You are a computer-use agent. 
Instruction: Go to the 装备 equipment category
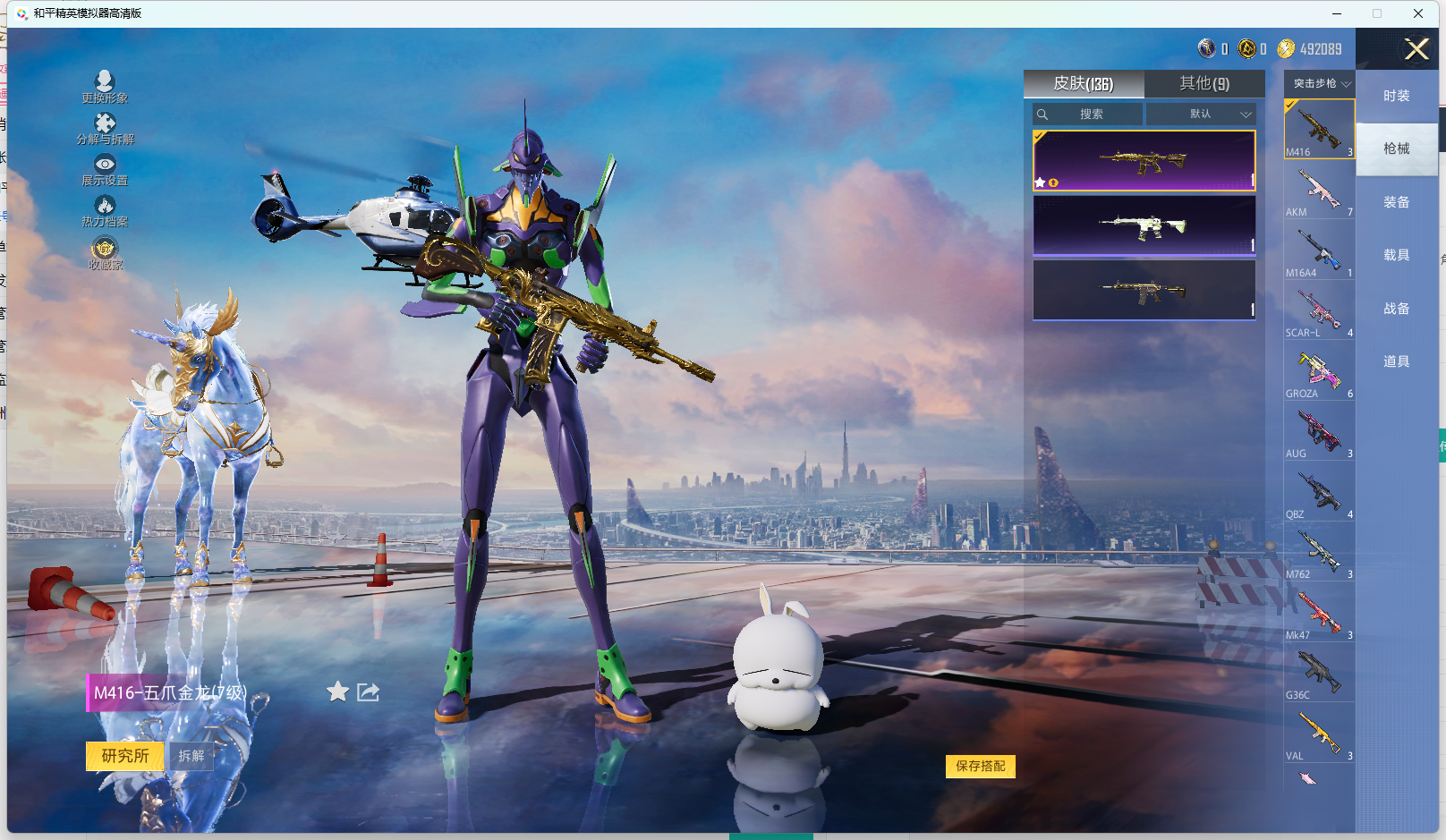point(1396,202)
